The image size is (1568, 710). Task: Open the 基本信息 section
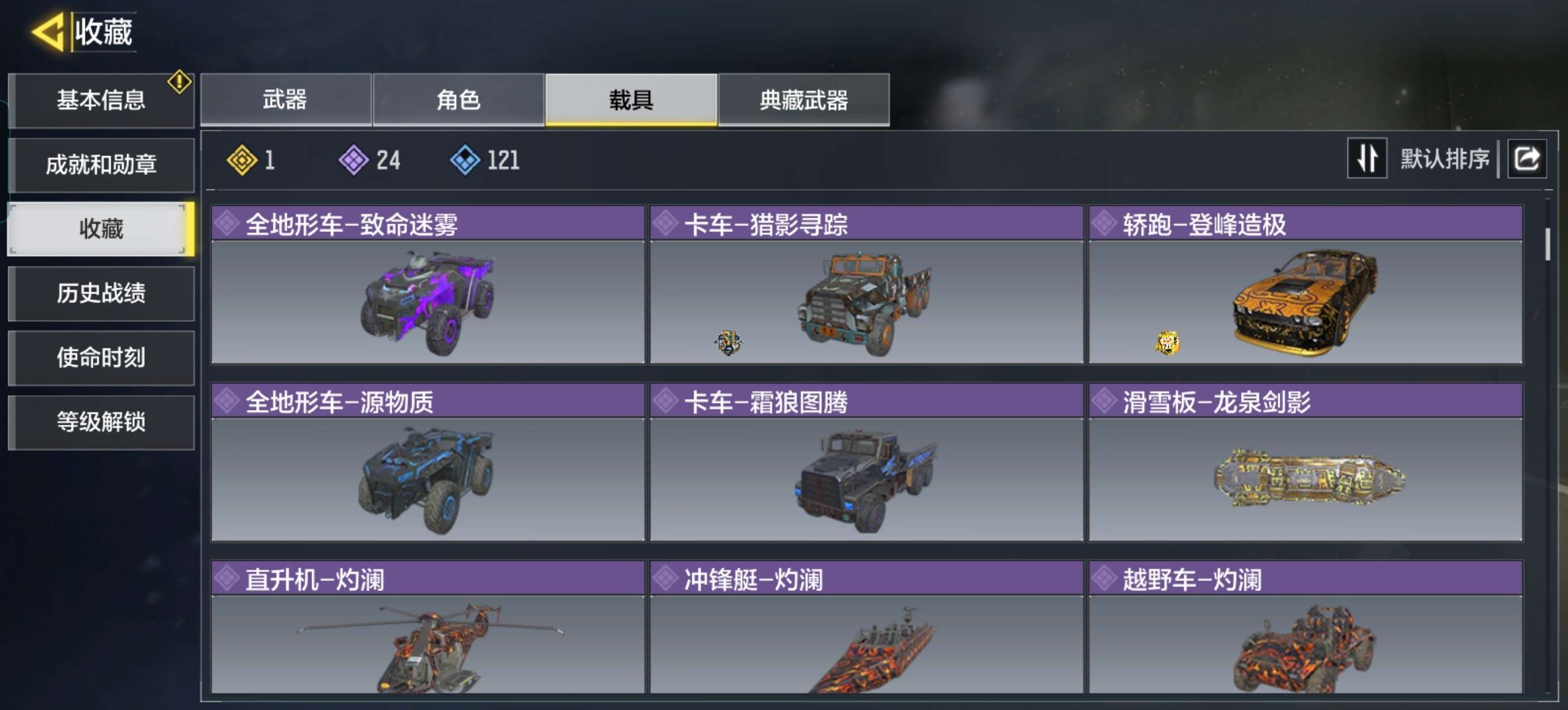[x=101, y=100]
